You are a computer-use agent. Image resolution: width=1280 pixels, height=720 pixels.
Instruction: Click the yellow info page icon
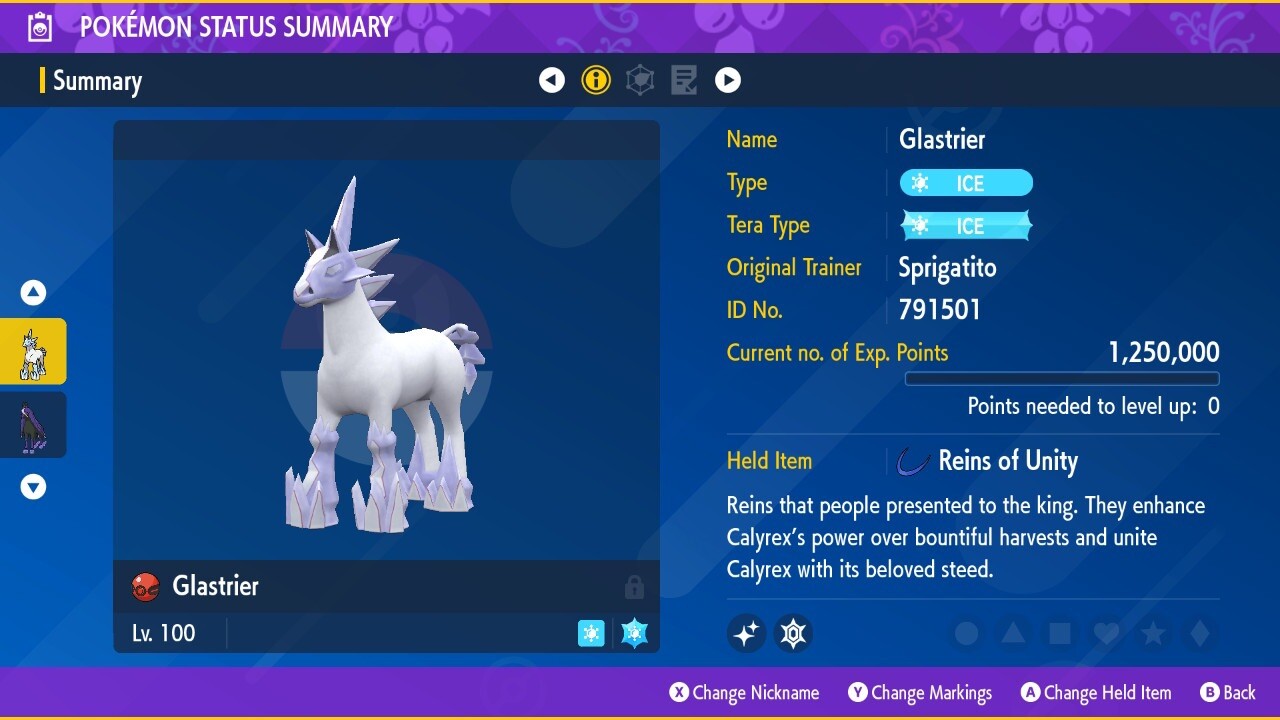(596, 80)
